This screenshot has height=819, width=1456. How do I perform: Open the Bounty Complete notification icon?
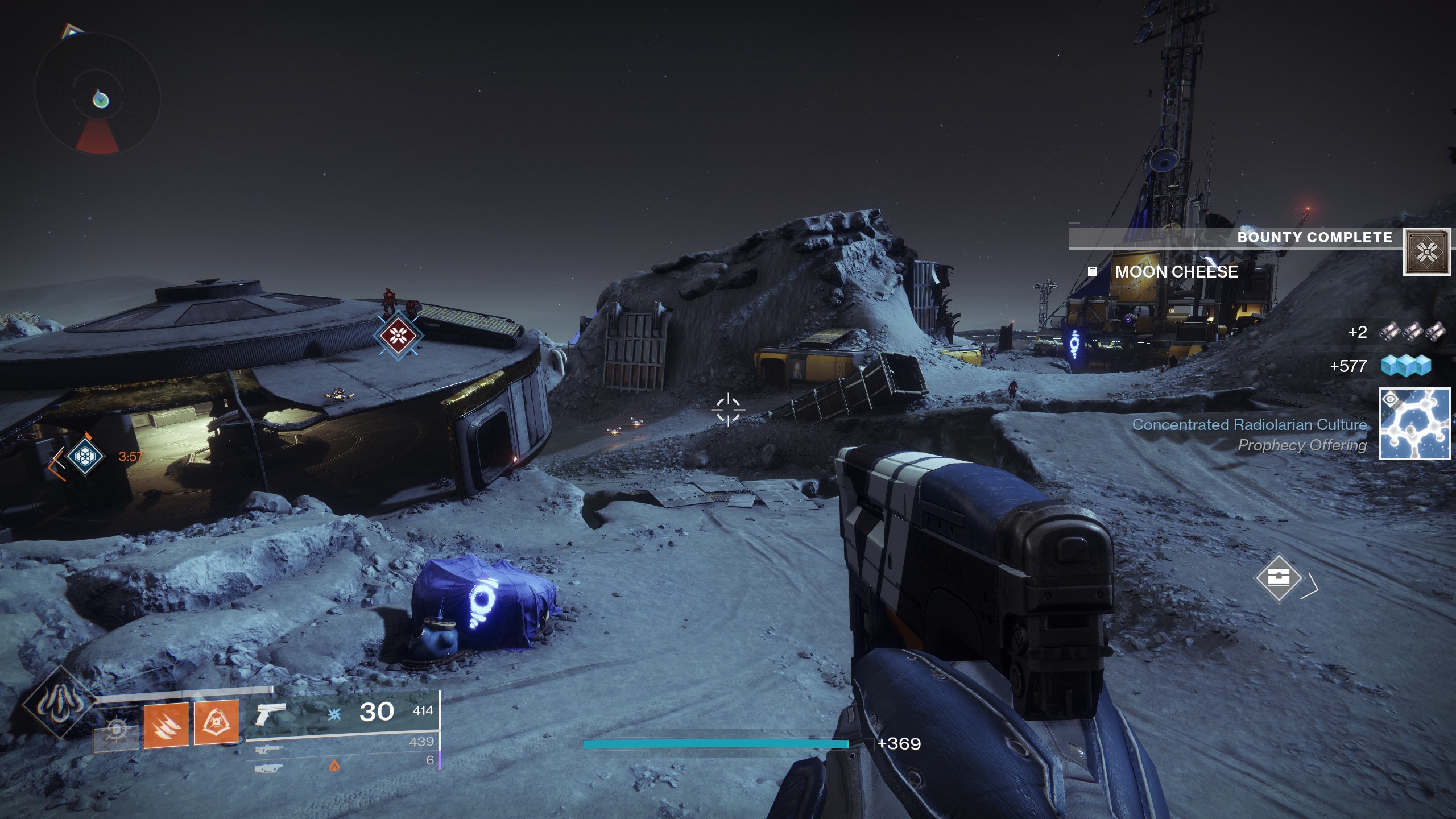[1426, 251]
